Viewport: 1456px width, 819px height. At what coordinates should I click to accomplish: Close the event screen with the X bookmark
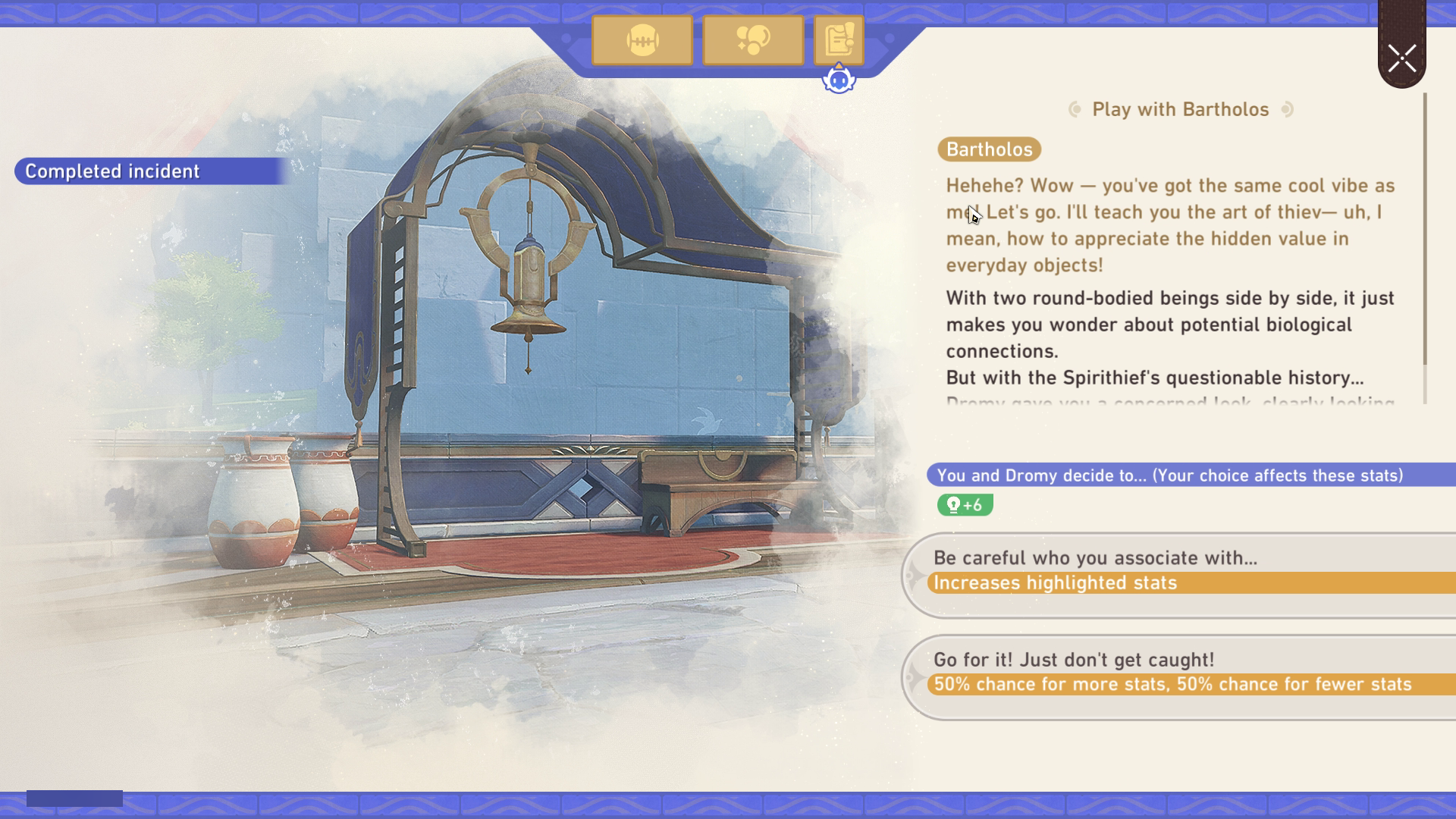(1401, 58)
